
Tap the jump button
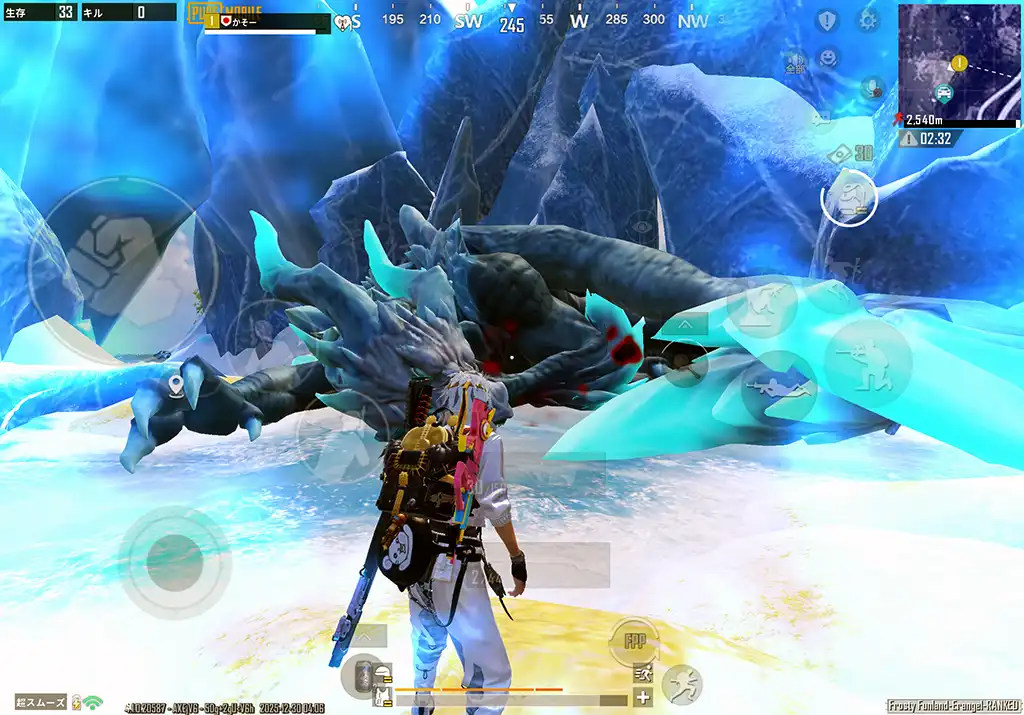coord(763,307)
